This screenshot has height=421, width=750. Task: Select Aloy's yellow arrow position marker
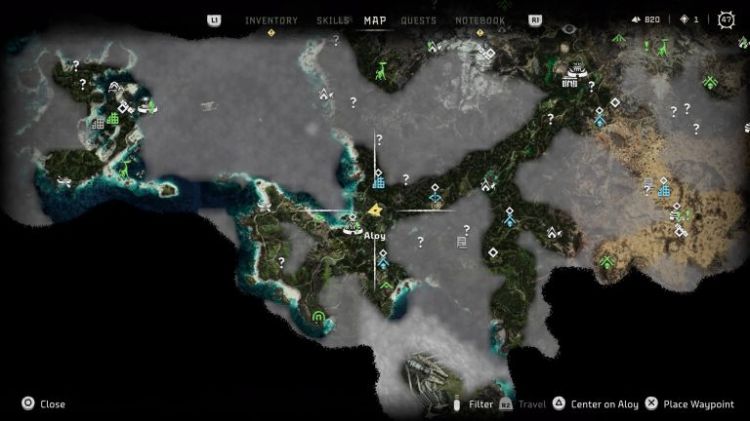click(373, 211)
